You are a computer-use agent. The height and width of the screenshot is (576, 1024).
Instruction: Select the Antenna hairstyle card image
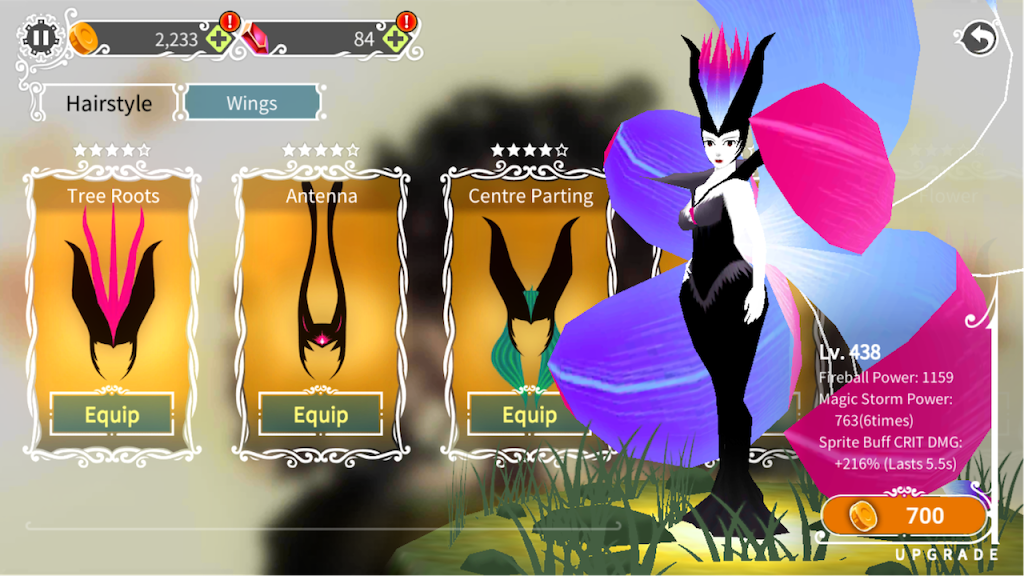click(320, 295)
